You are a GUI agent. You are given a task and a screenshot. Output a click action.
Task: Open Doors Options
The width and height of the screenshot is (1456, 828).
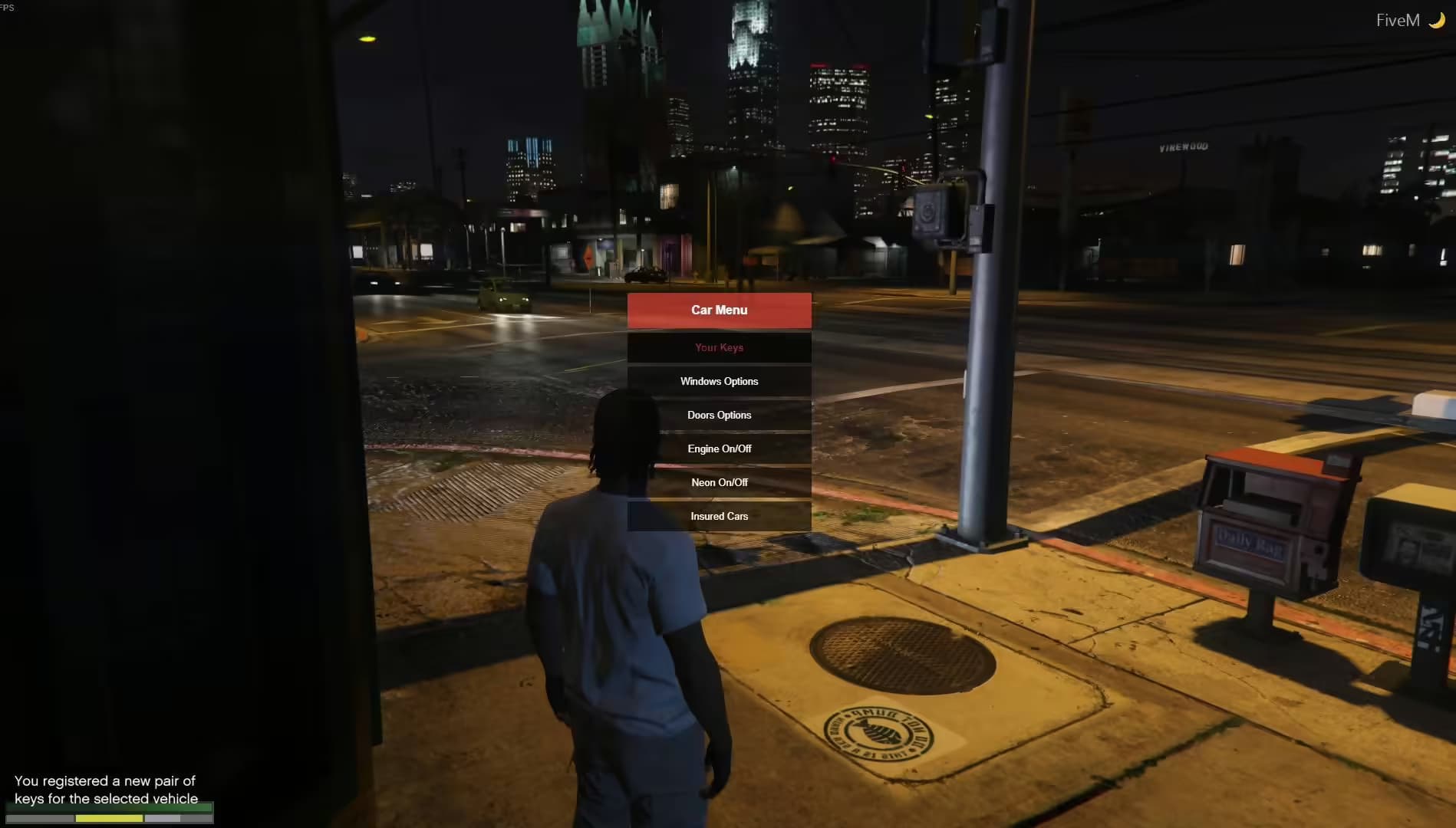click(x=719, y=415)
